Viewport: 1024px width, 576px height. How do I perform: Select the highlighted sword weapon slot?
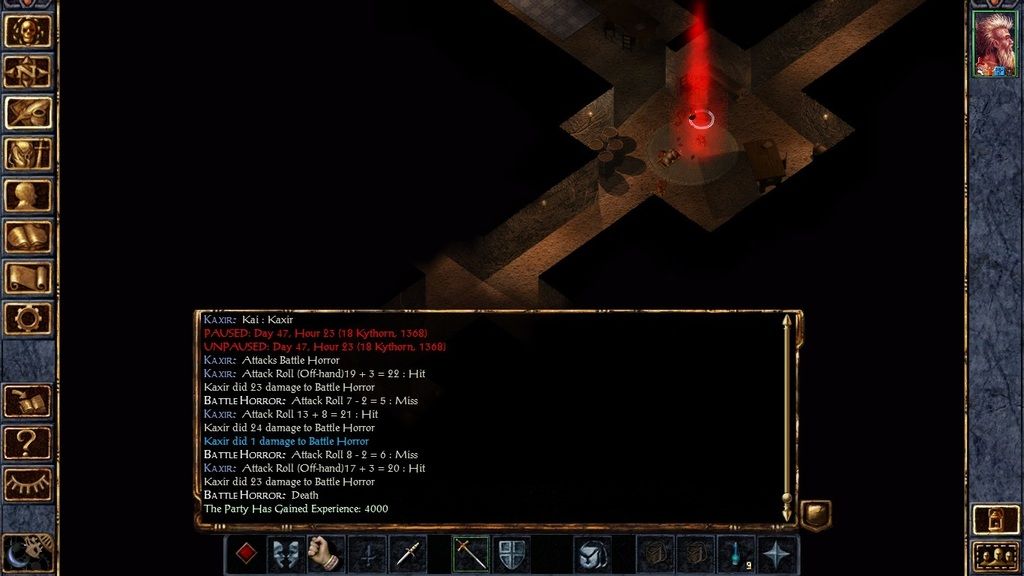(470, 554)
